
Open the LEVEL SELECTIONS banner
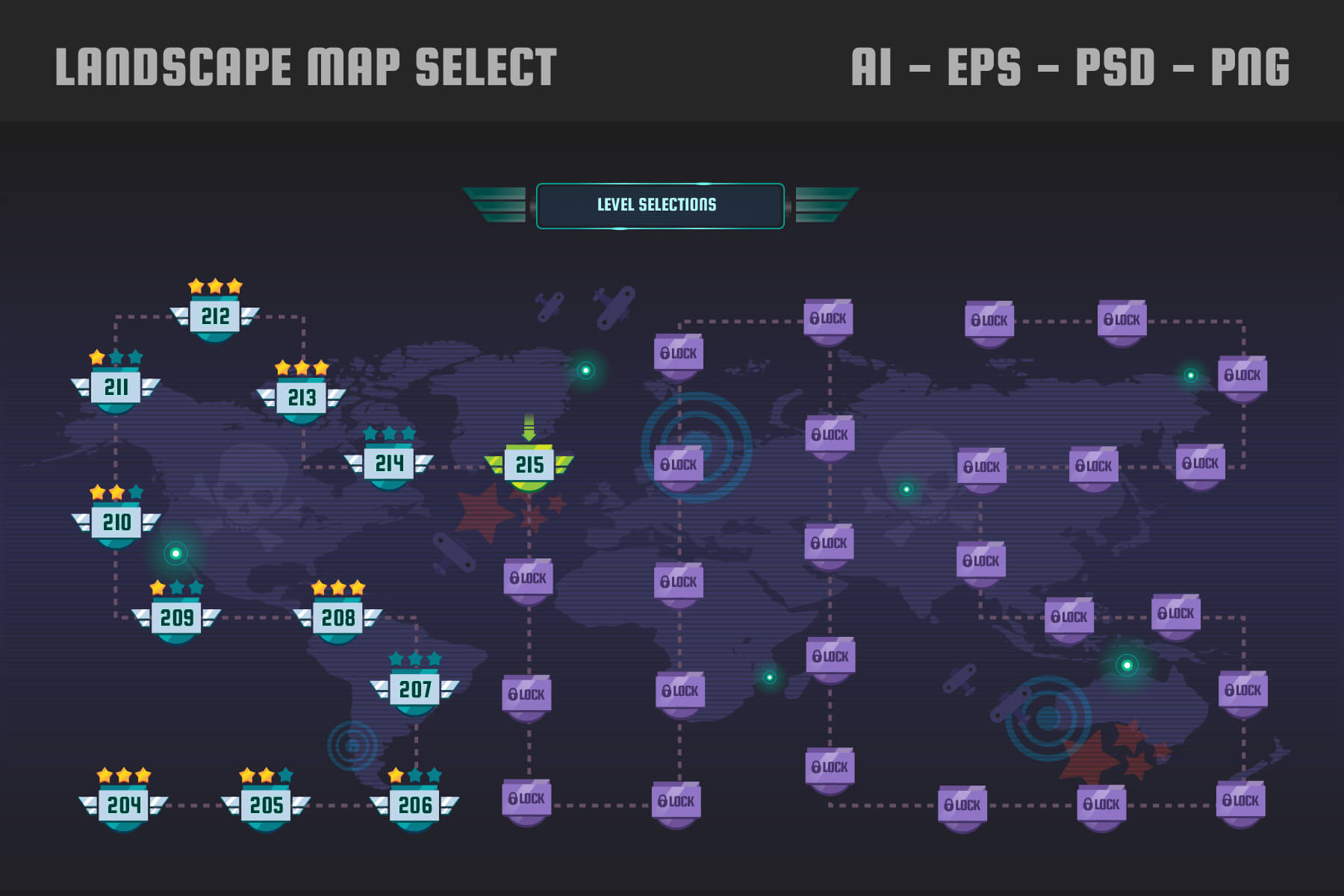[657, 203]
